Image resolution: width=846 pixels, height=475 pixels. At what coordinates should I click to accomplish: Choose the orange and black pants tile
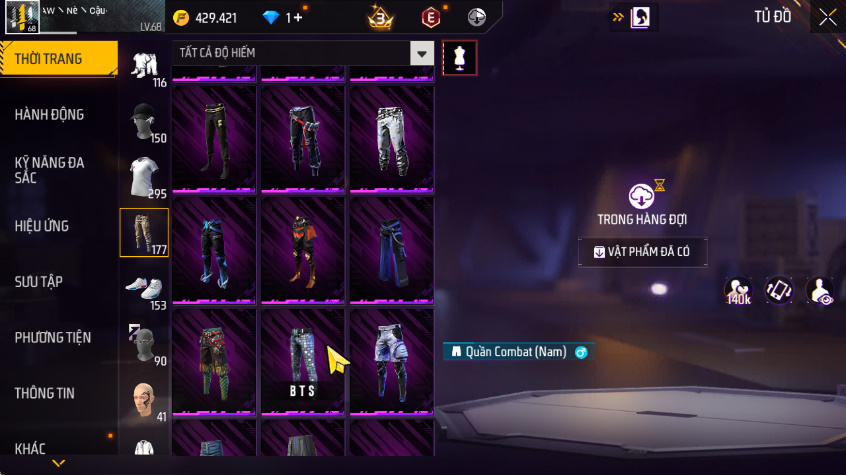(x=302, y=248)
